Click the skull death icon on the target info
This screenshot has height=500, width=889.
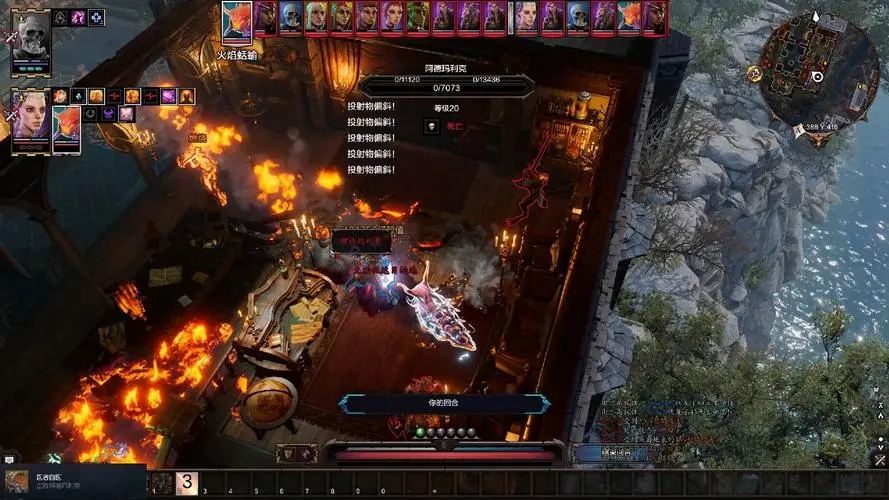click(x=431, y=126)
